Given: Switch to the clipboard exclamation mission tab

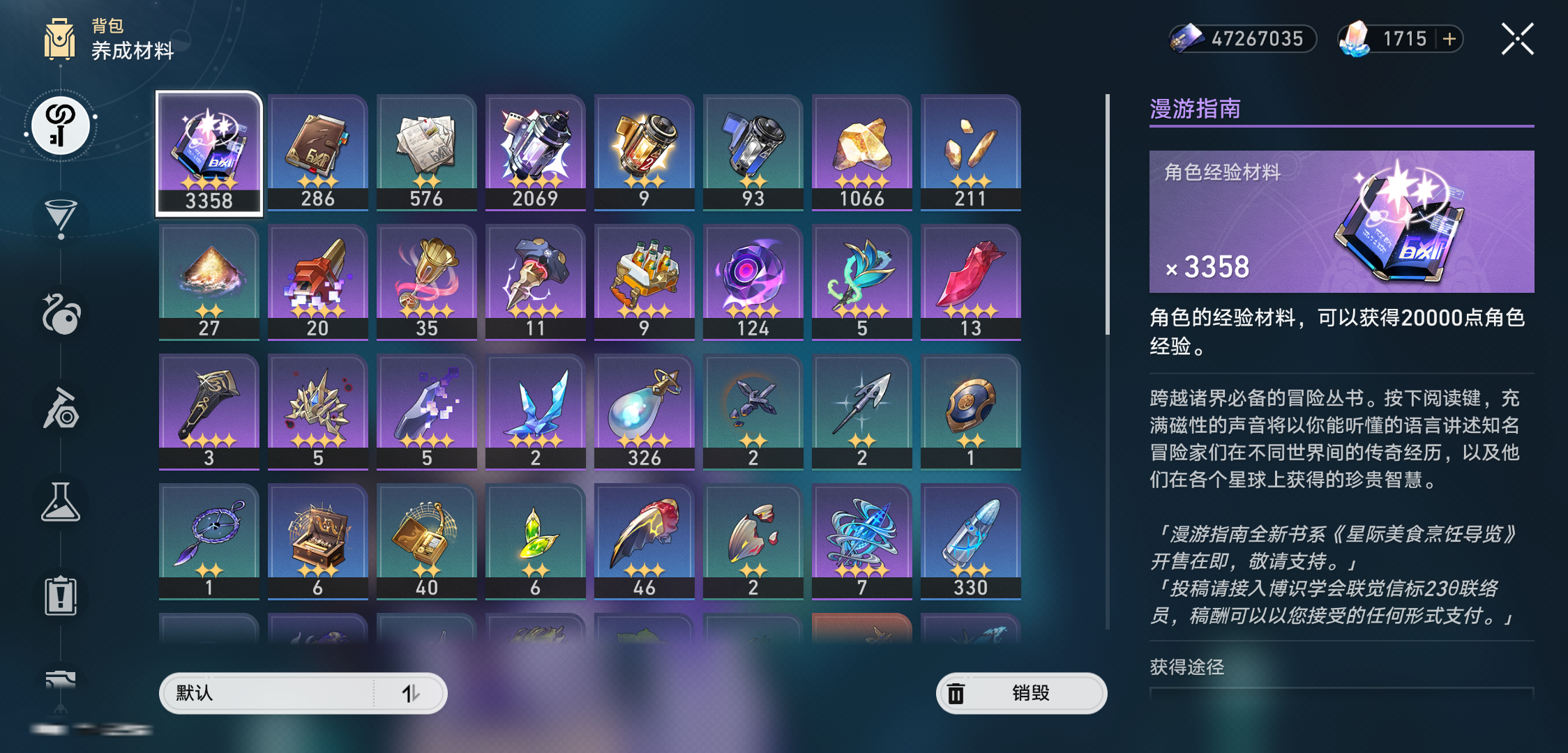Looking at the screenshot, I should [61, 596].
